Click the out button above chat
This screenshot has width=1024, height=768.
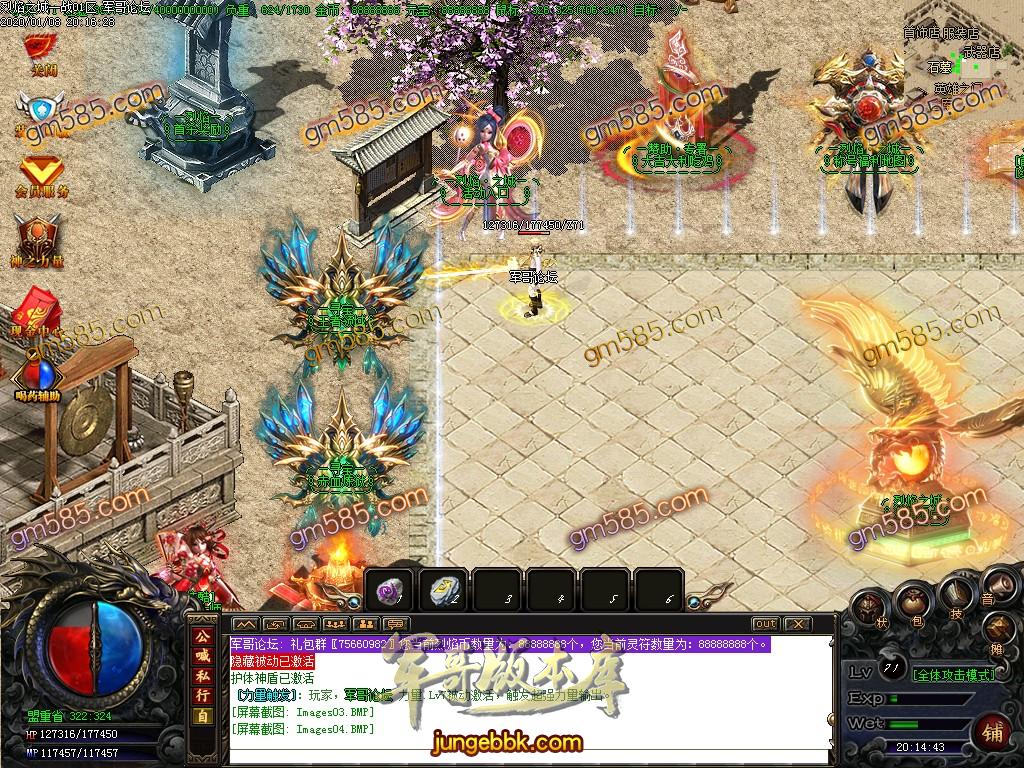tap(765, 624)
